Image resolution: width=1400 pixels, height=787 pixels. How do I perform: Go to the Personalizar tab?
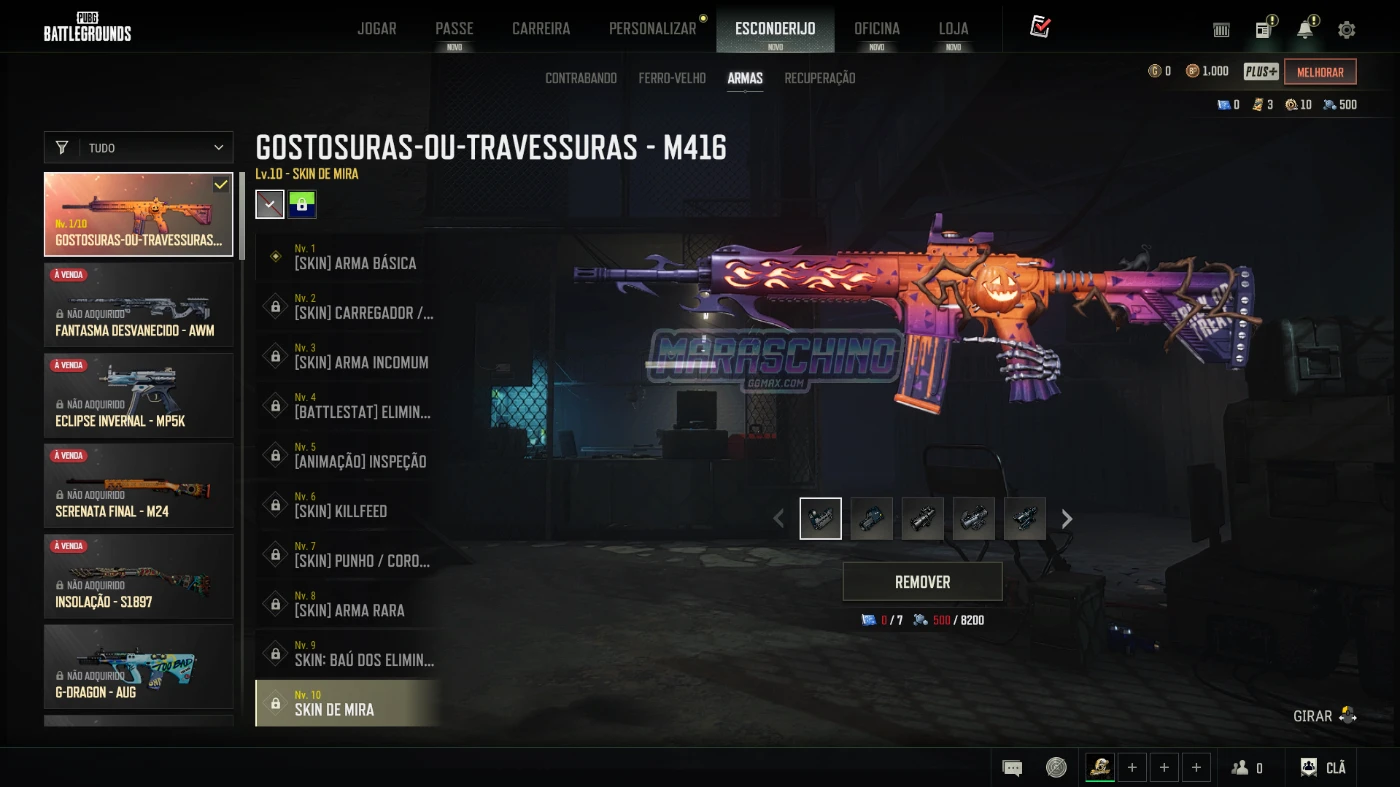(652, 28)
